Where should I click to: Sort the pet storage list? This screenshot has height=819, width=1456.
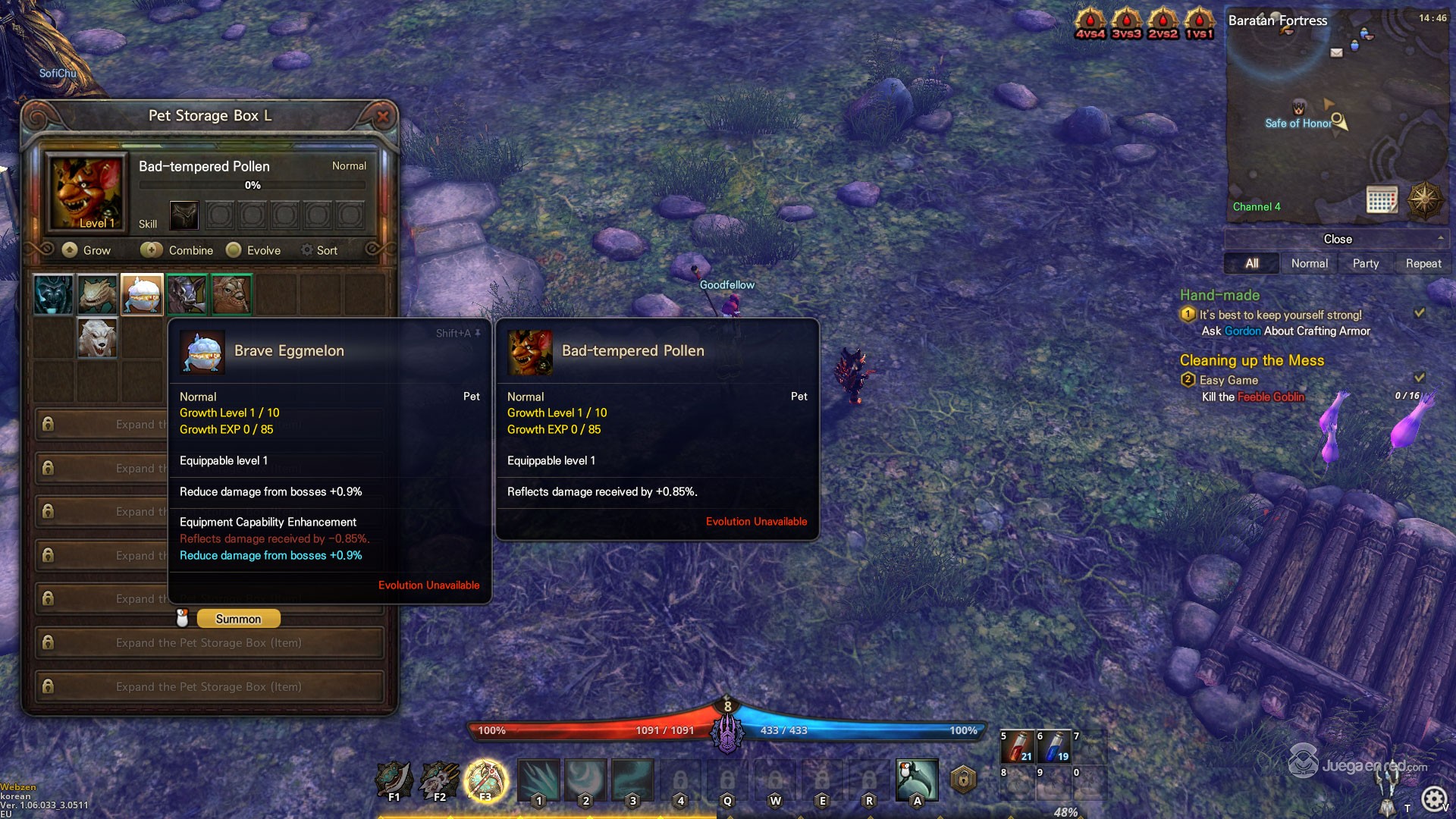tap(319, 250)
